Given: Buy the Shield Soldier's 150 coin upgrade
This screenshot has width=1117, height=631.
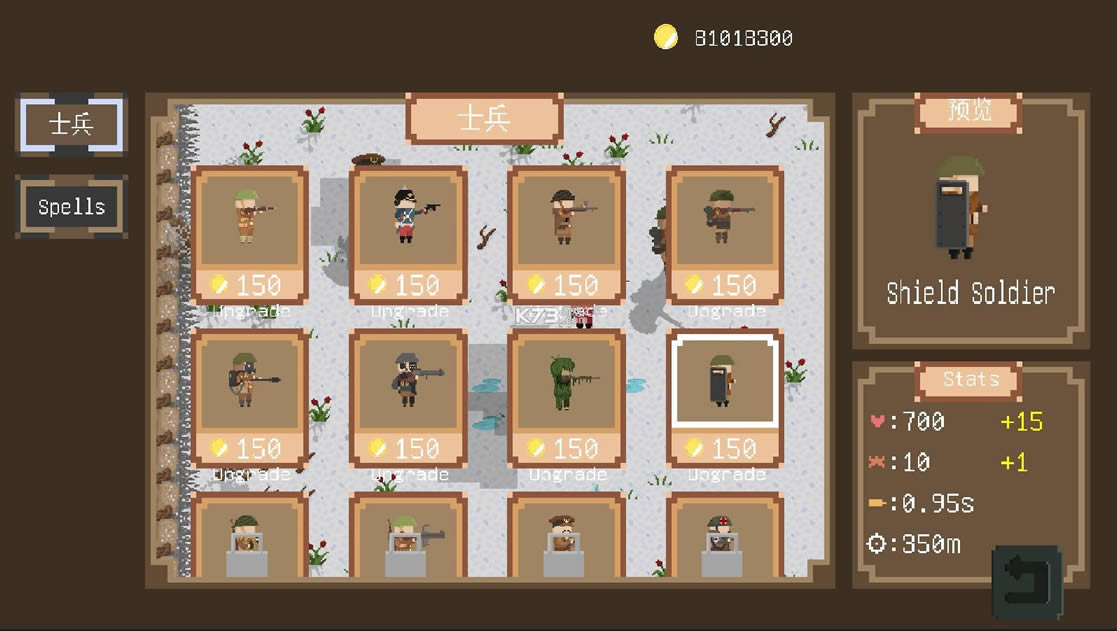Looking at the screenshot, I should click(725, 449).
